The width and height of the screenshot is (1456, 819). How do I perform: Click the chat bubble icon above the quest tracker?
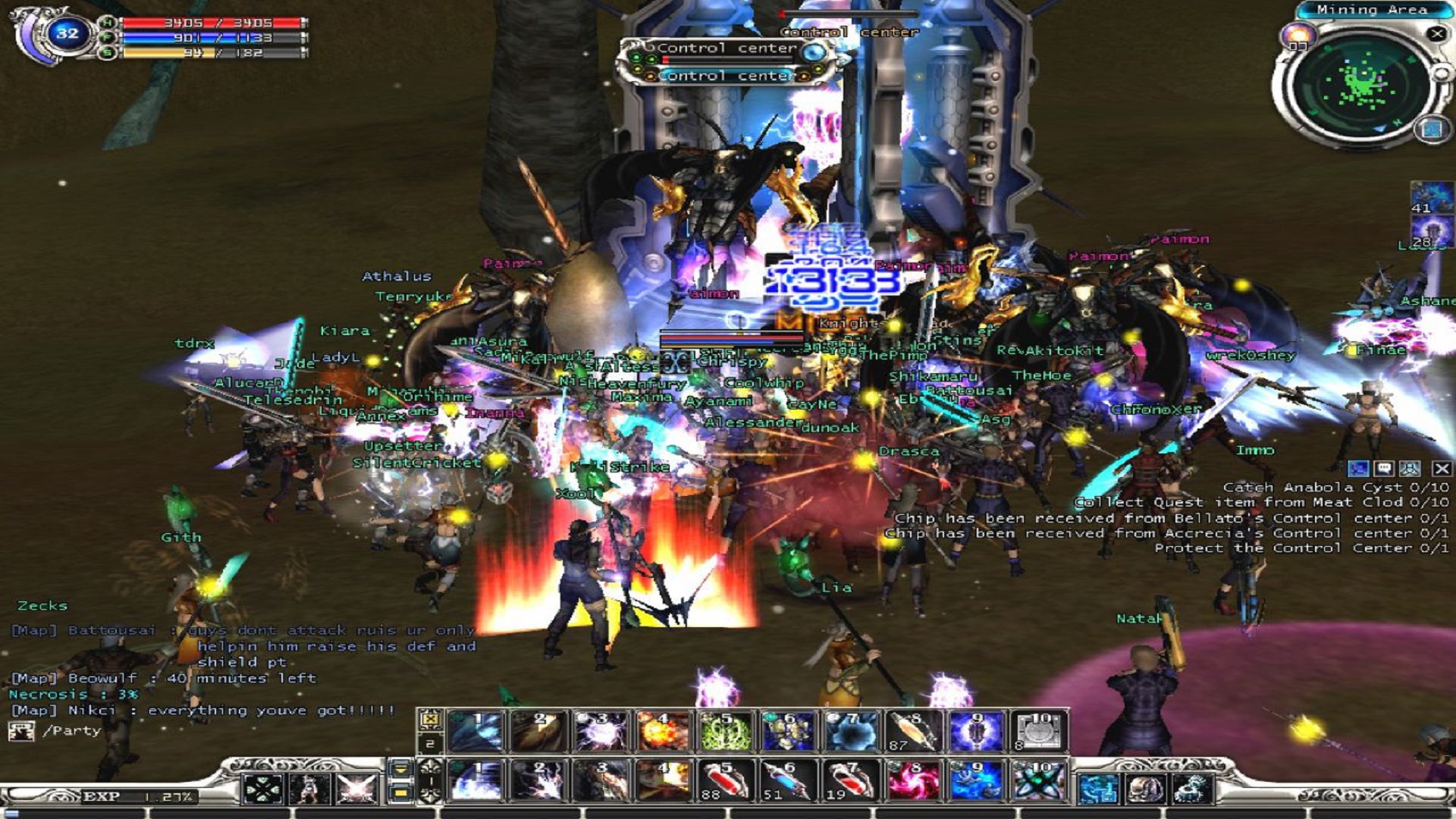pos(1383,468)
